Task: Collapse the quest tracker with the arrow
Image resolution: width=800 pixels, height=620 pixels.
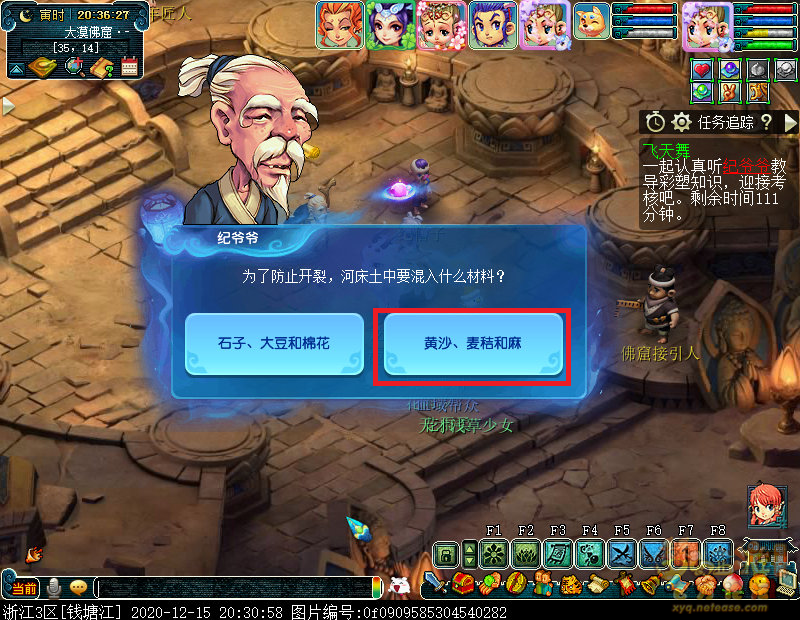Action: coord(790,122)
